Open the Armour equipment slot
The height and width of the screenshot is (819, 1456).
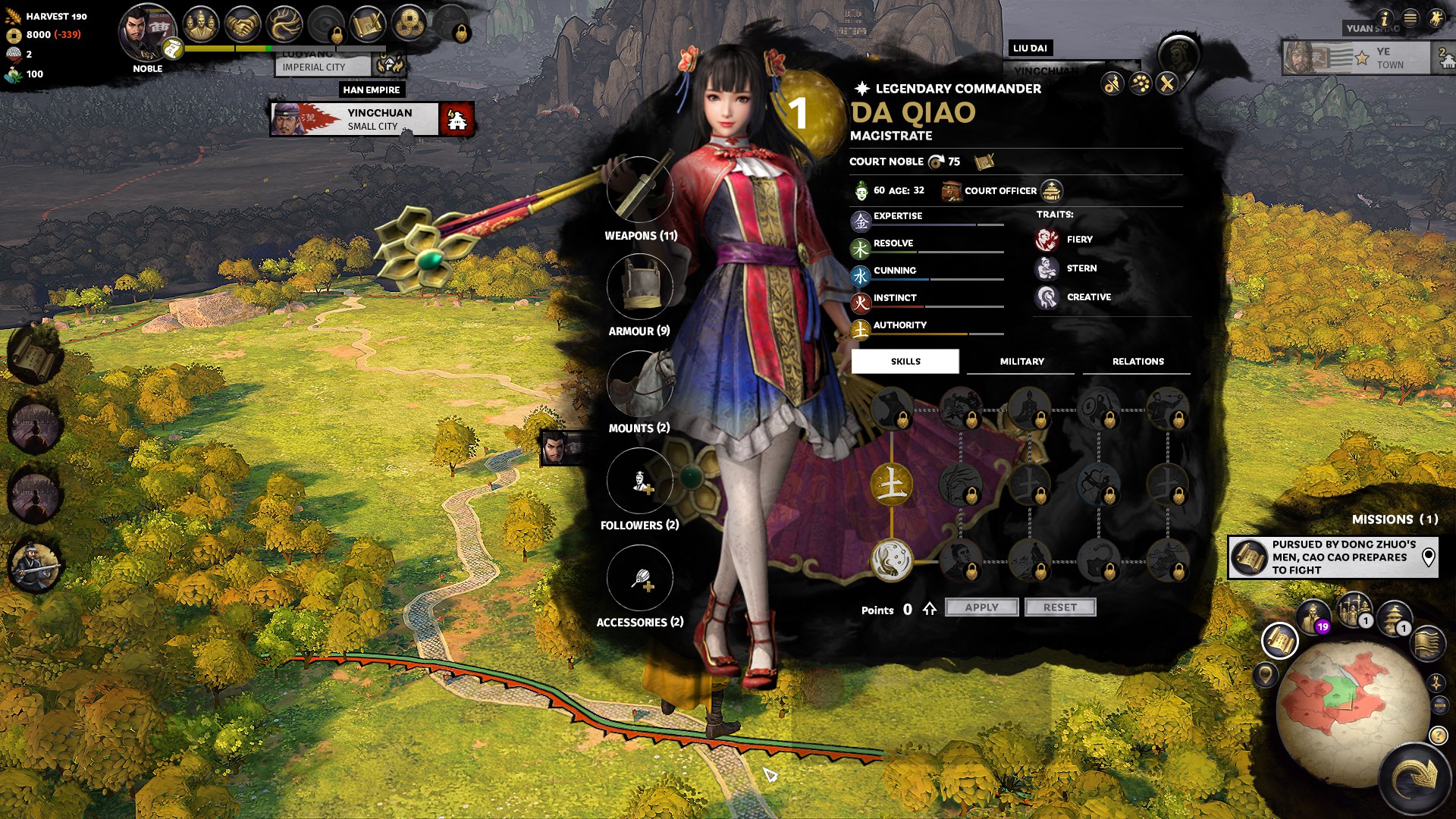(639, 286)
